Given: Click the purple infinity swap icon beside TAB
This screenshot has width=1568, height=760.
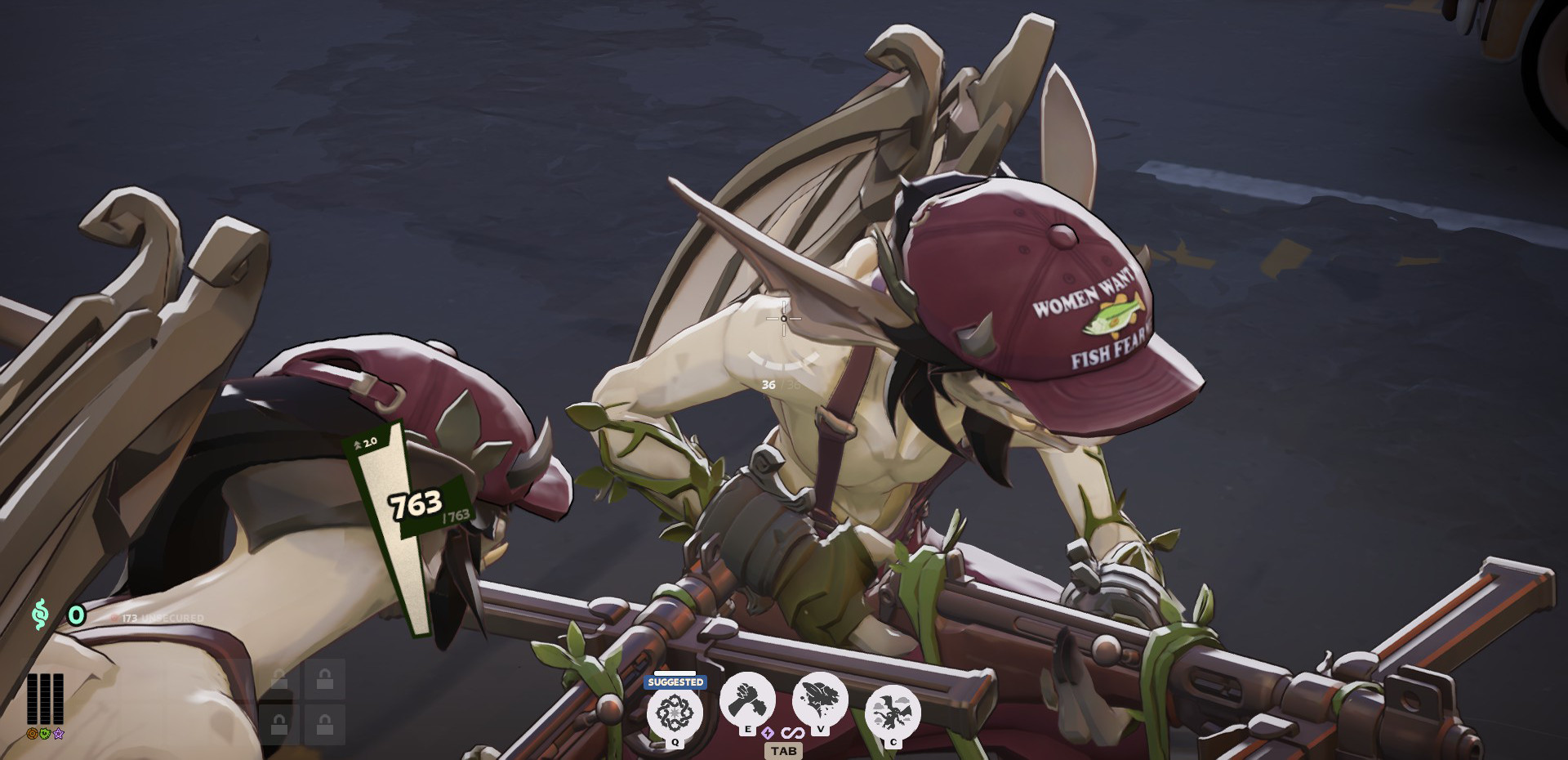Looking at the screenshot, I should point(793,733).
